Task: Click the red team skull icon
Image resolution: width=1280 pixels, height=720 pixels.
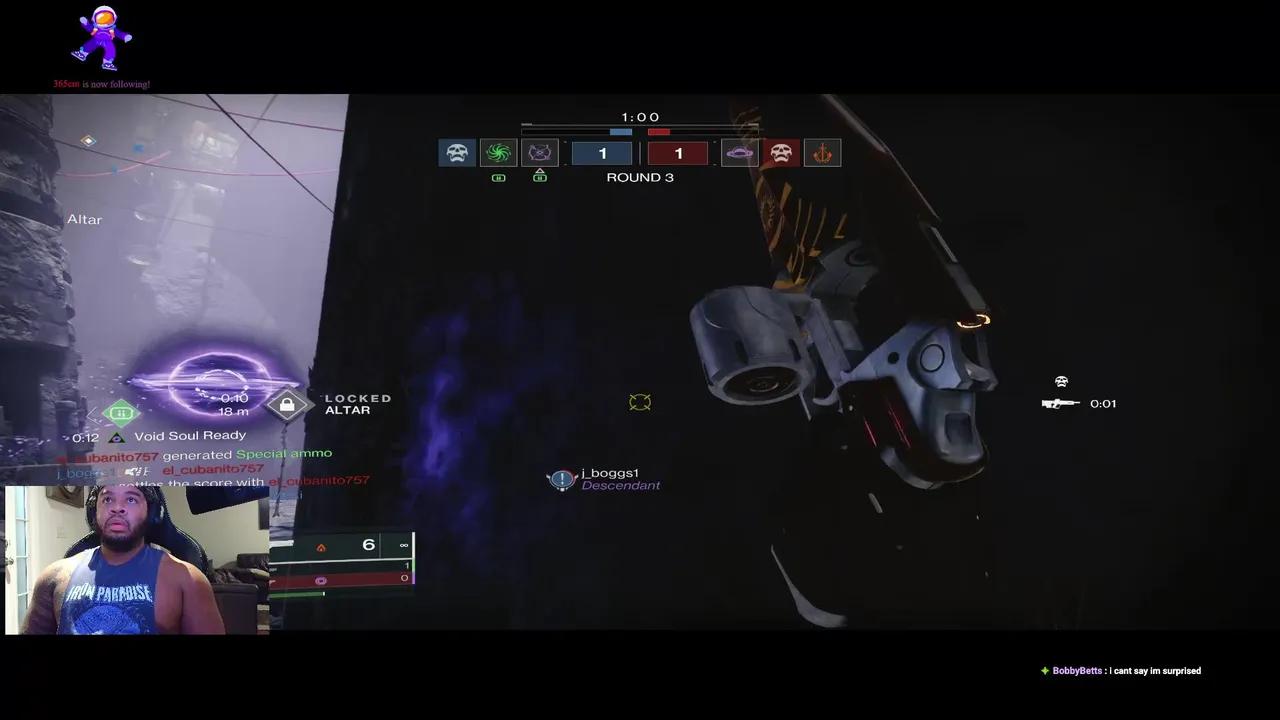Action: pos(781,152)
